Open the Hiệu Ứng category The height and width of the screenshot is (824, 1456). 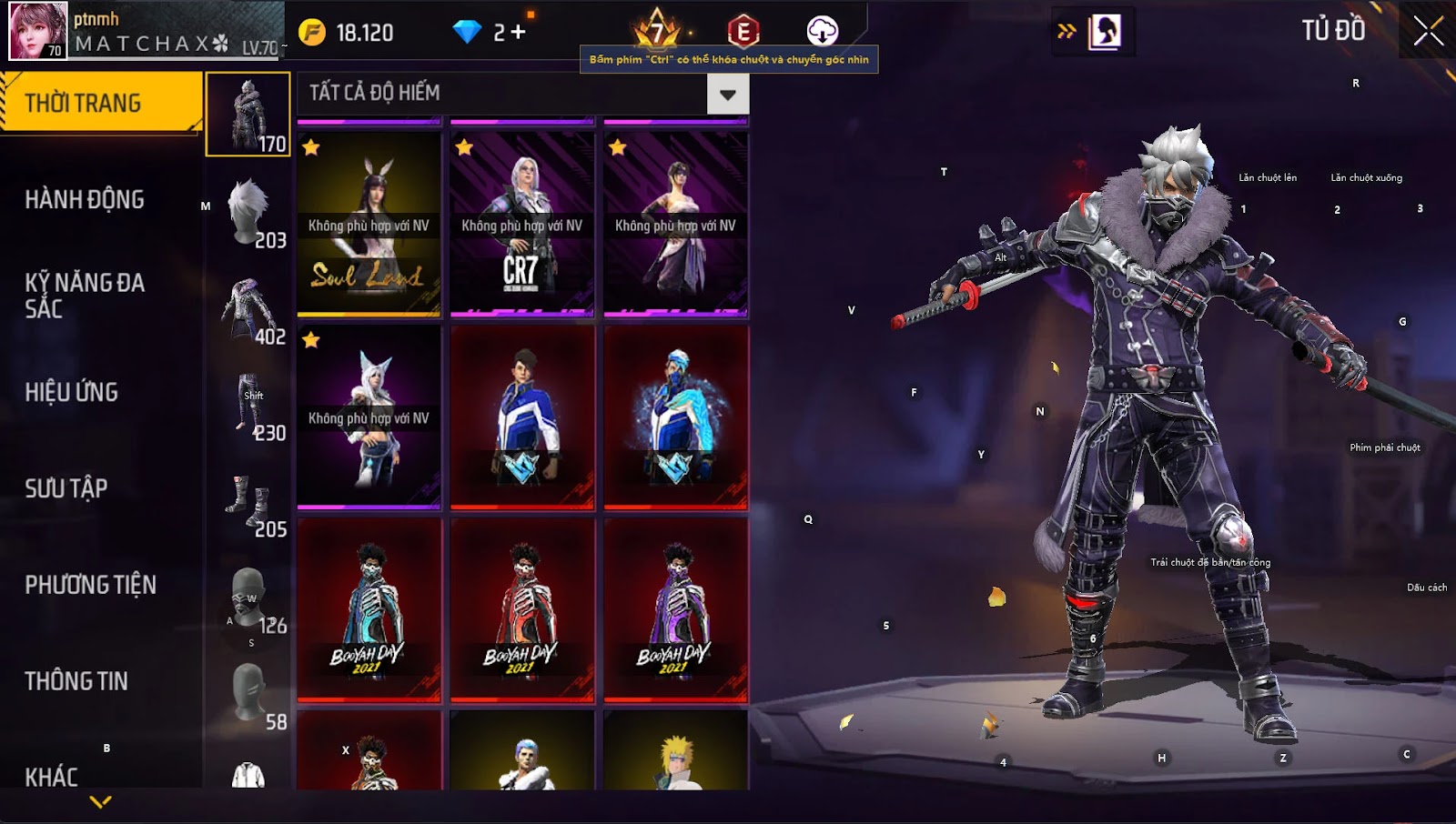(x=72, y=392)
